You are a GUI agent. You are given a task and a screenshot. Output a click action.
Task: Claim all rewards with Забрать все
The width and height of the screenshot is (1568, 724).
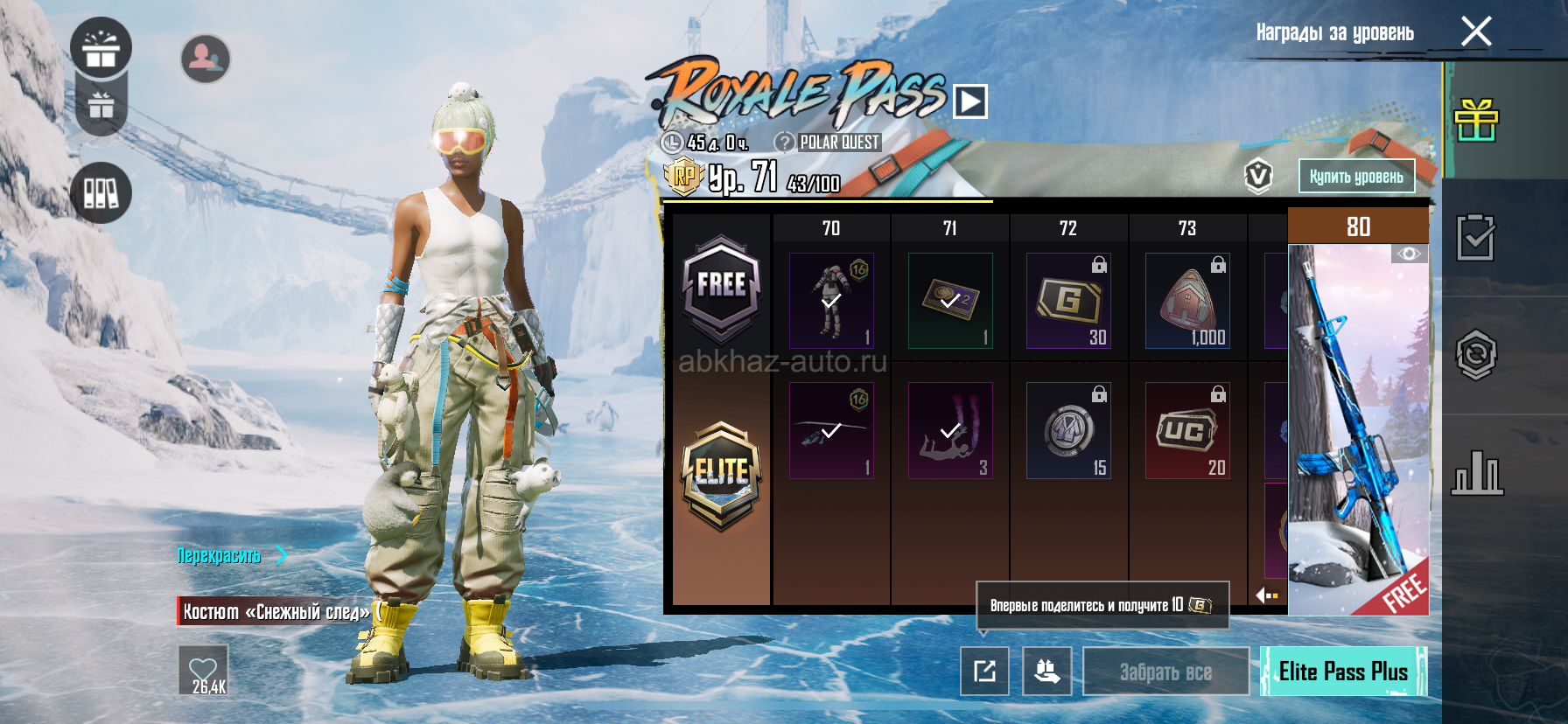[1165, 672]
